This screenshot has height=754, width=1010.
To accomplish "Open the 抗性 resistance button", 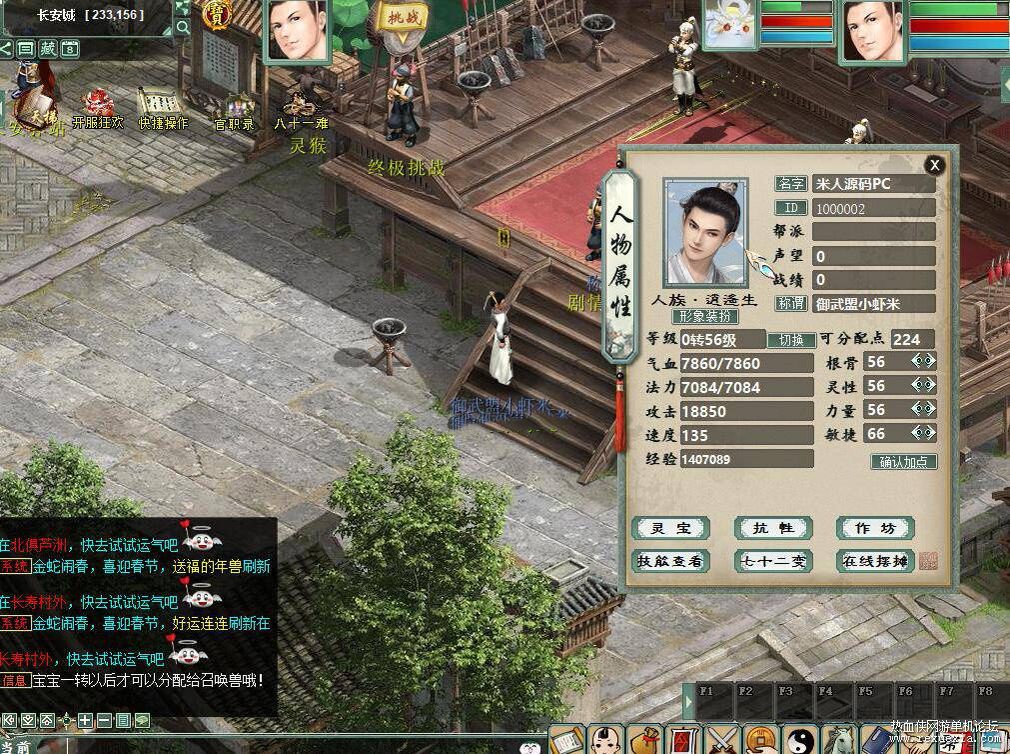I will click(x=773, y=528).
